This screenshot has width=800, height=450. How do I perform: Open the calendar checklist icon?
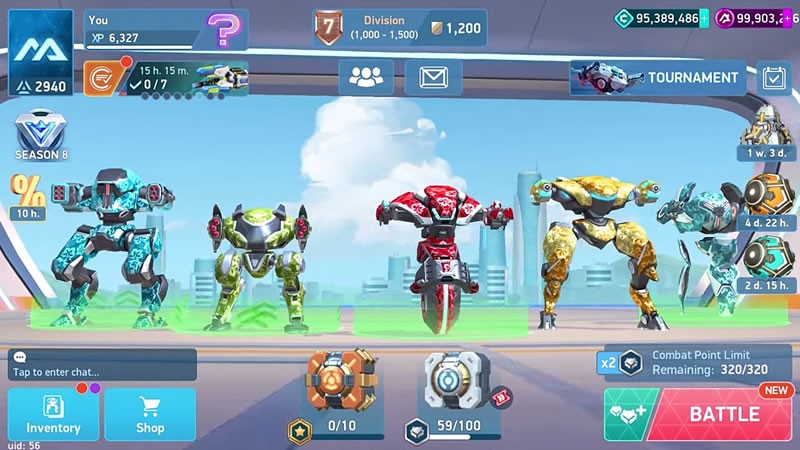pyautogui.click(x=773, y=77)
